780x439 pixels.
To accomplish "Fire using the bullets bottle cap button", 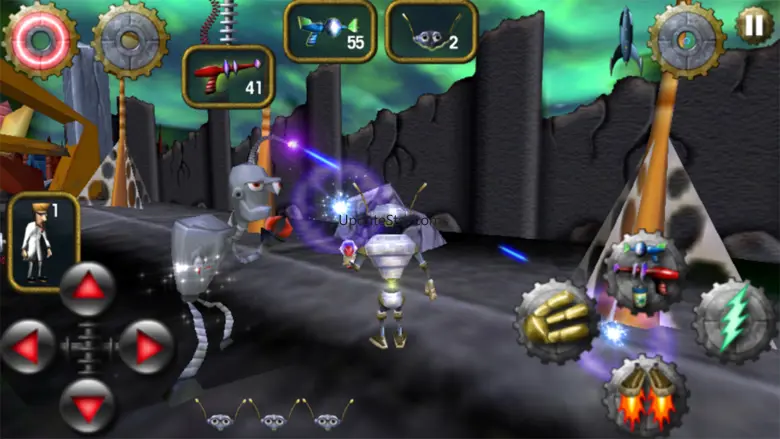I will point(556,321).
